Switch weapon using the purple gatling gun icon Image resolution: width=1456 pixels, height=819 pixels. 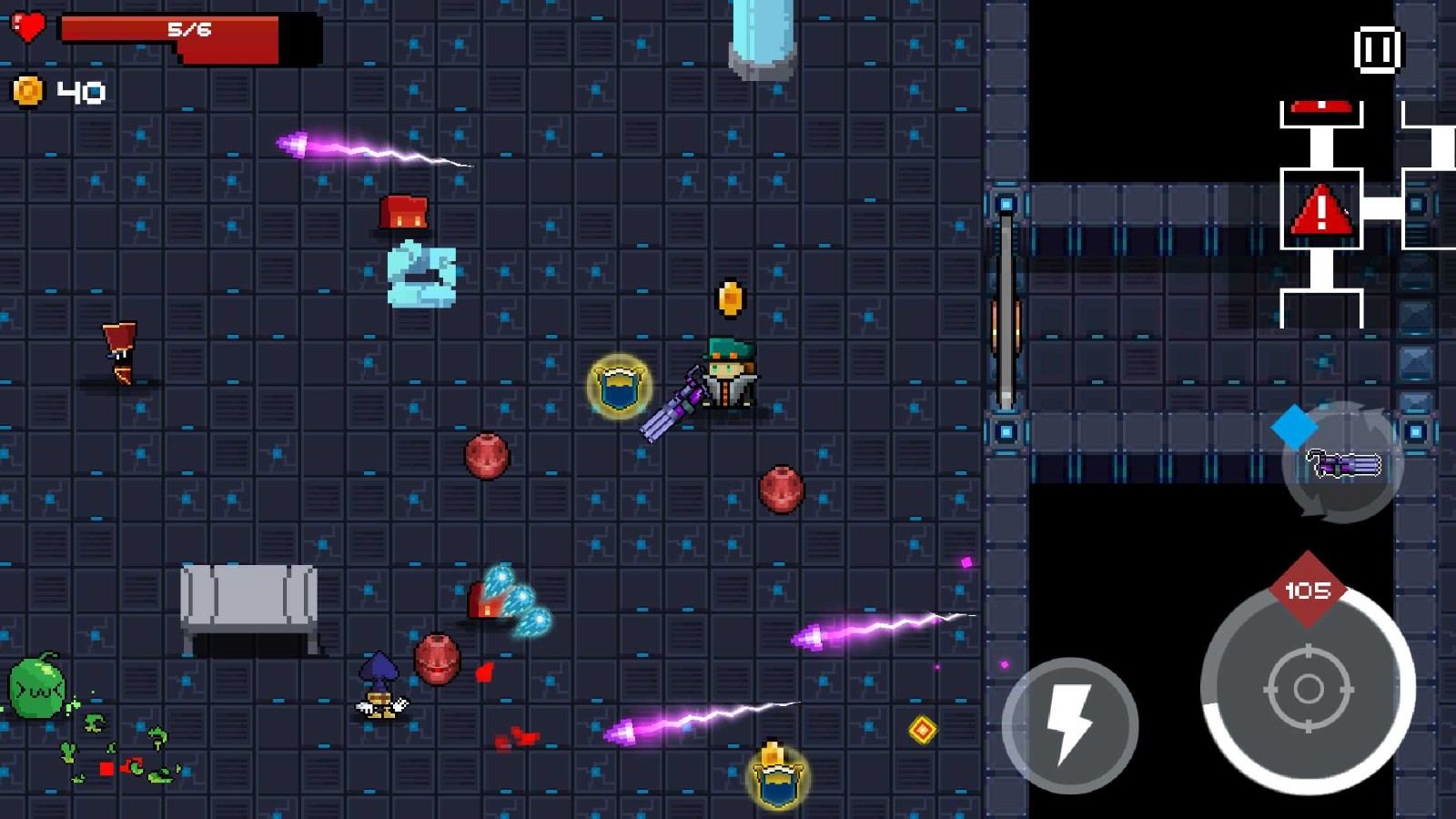pyautogui.click(x=1343, y=463)
